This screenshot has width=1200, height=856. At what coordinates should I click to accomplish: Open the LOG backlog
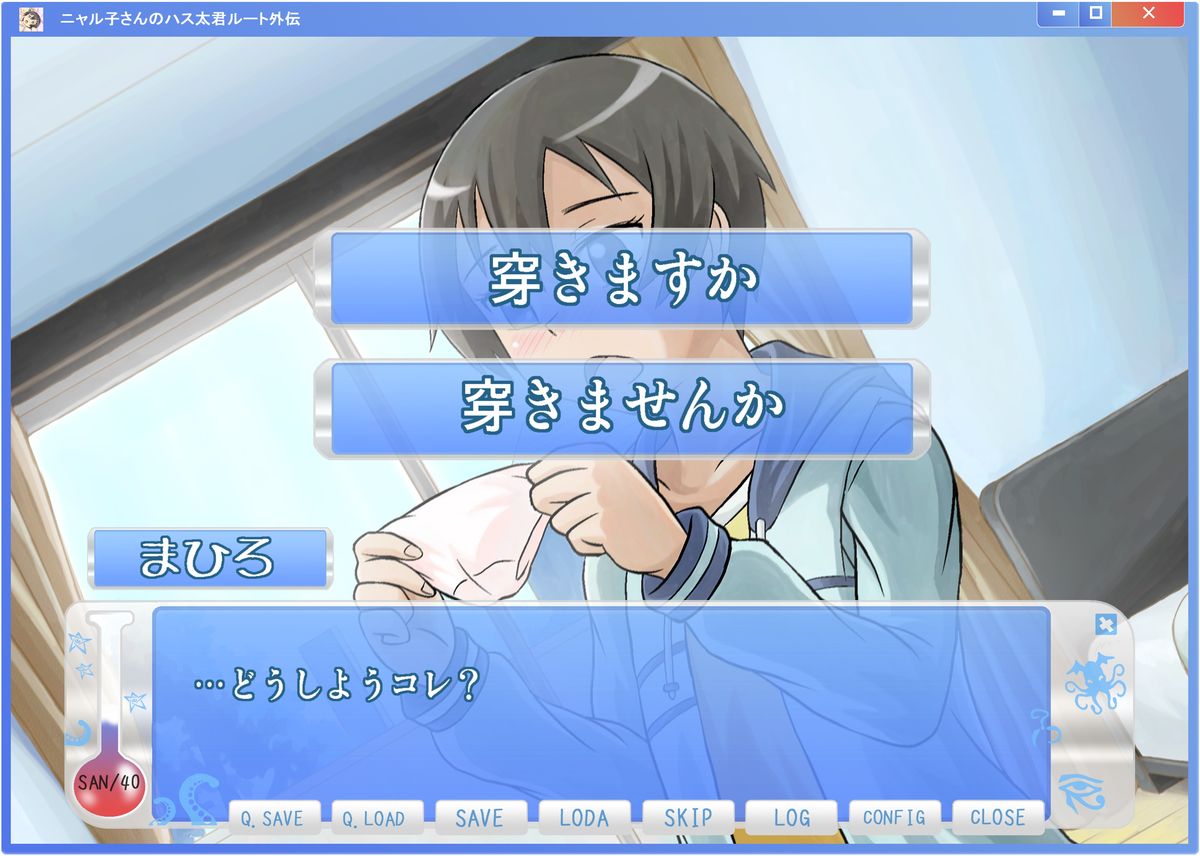point(791,818)
